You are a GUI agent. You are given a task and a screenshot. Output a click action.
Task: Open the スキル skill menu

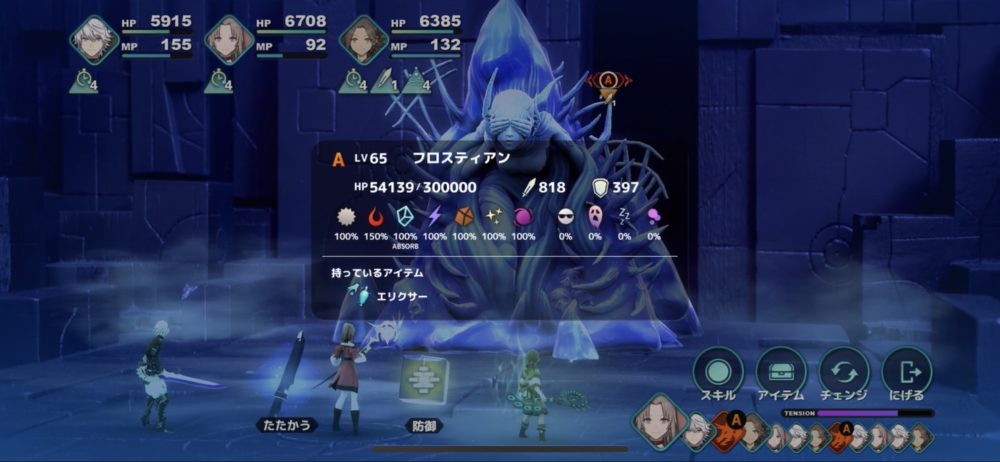click(x=717, y=372)
